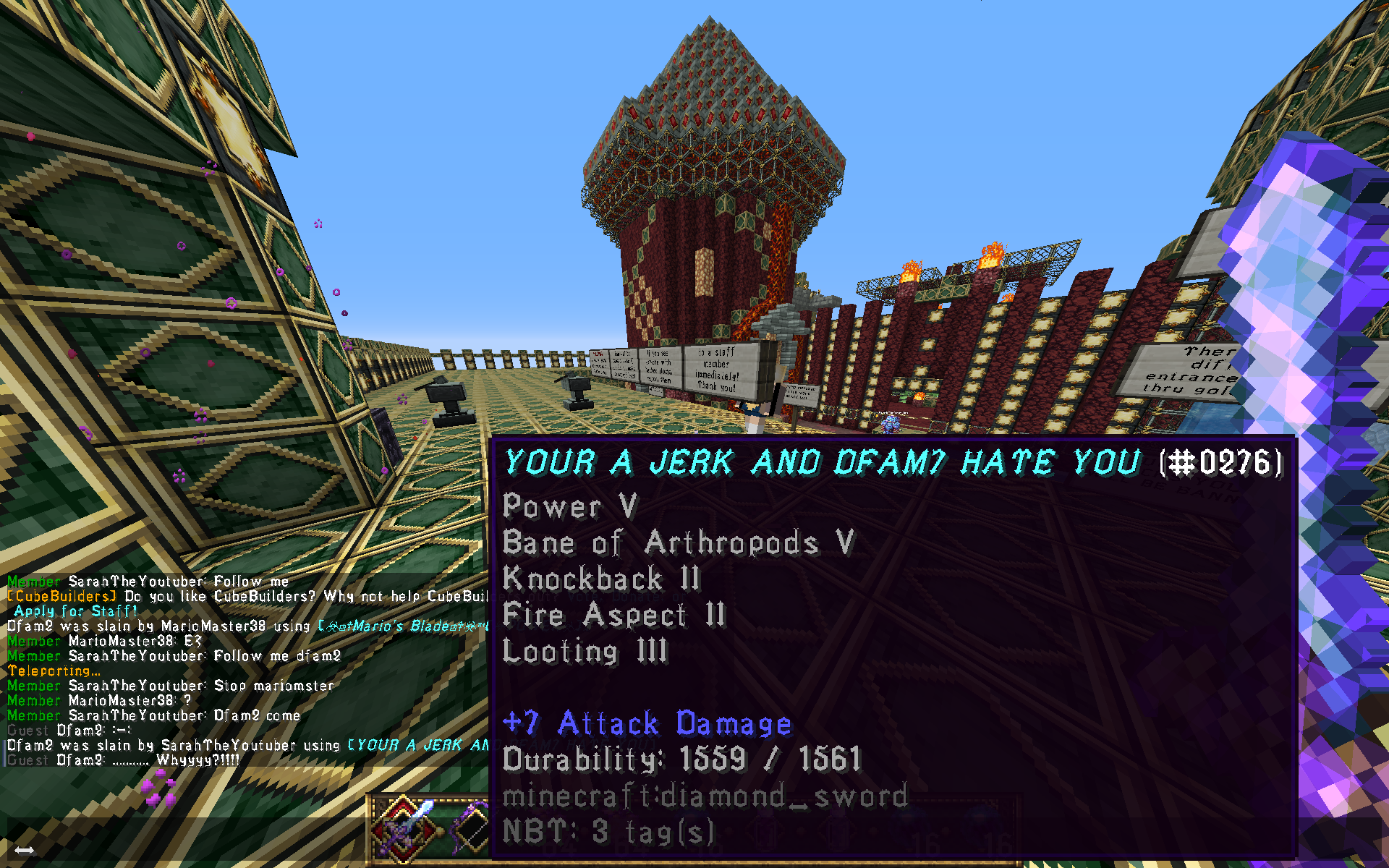Select the purple bow hotbar slot

(470, 827)
